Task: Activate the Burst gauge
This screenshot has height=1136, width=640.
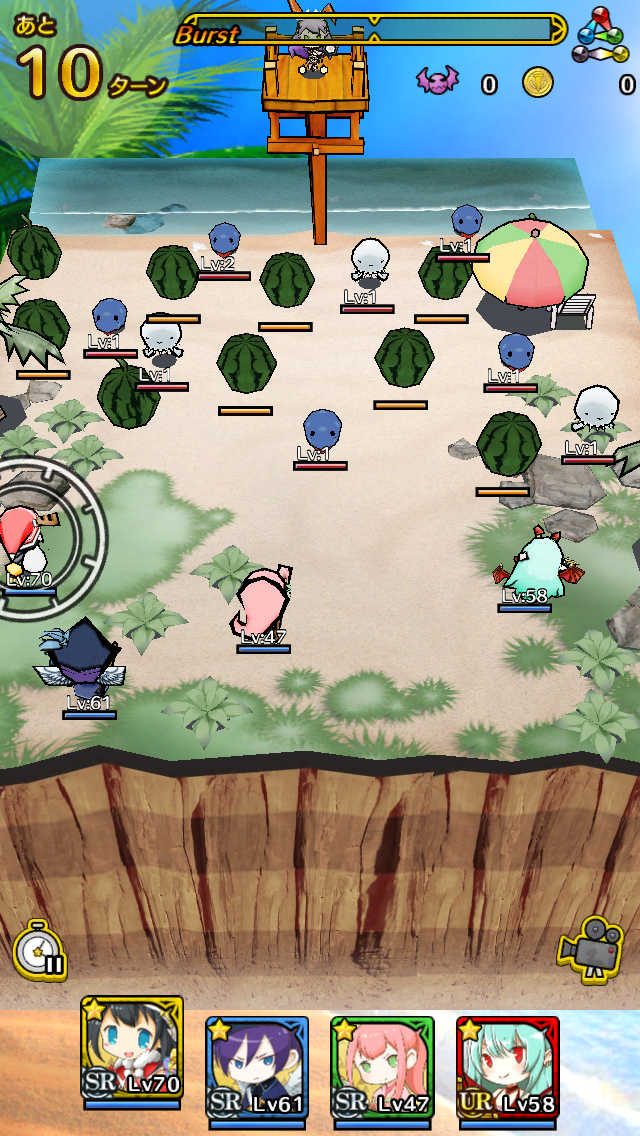Action: tap(370, 31)
